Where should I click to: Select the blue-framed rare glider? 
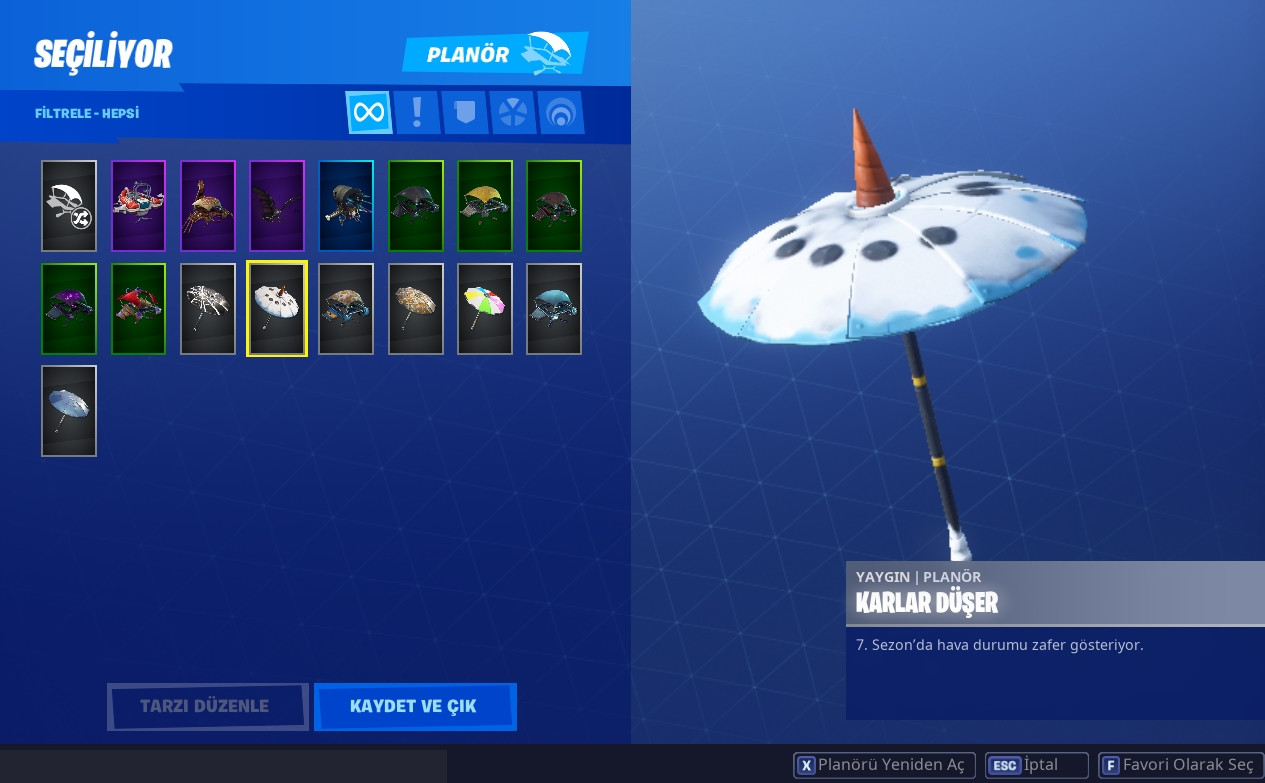[x=346, y=206]
